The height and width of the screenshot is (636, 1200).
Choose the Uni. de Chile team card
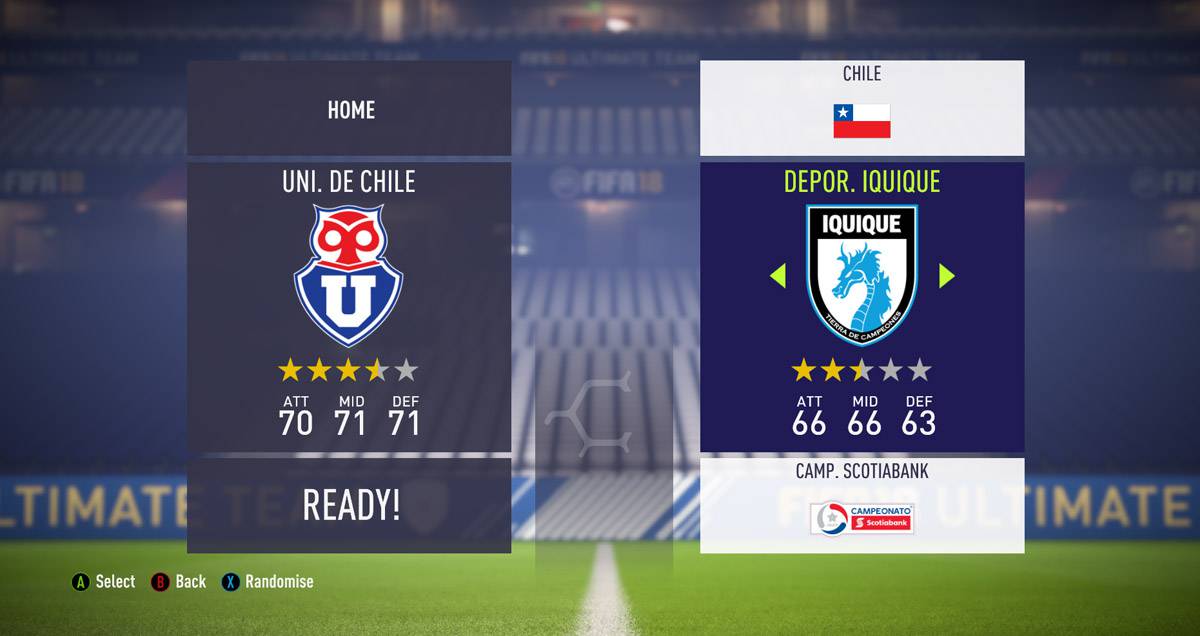349,306
